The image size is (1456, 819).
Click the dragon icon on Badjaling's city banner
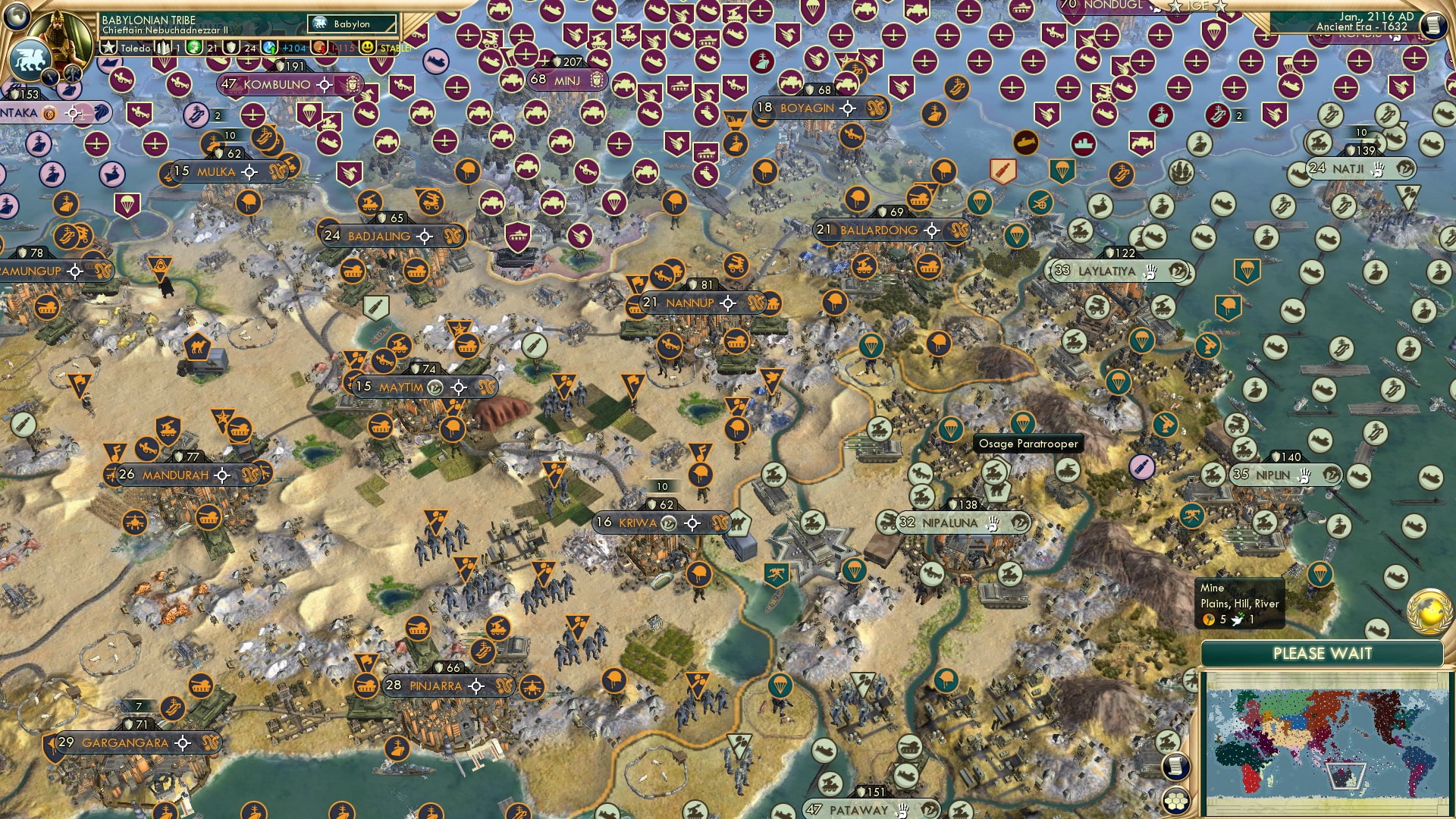(x=455, y=236)
